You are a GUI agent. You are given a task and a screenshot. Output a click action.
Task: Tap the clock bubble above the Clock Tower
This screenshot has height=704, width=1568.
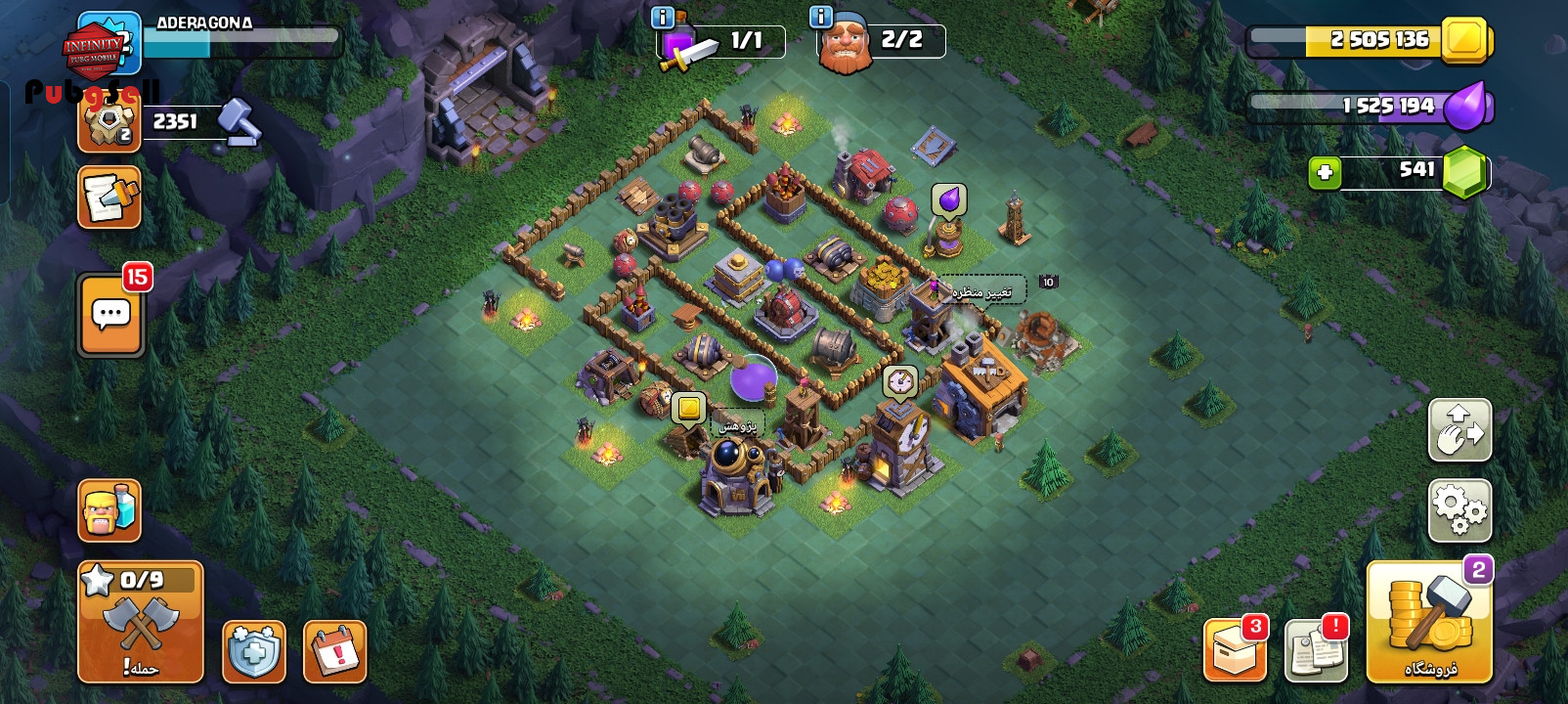(899, 380)
